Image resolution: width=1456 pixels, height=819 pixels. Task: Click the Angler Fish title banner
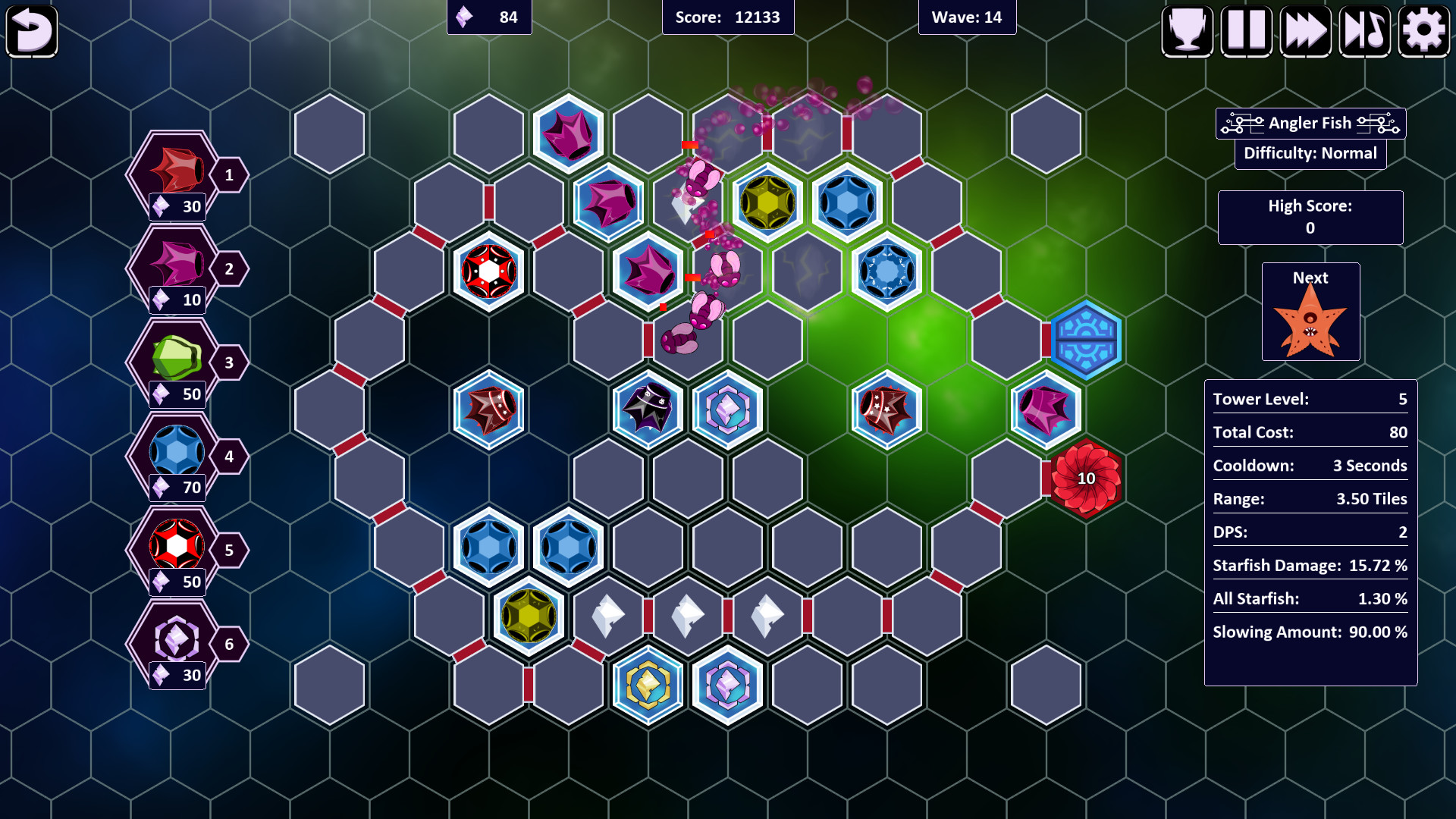[1310, 123]
